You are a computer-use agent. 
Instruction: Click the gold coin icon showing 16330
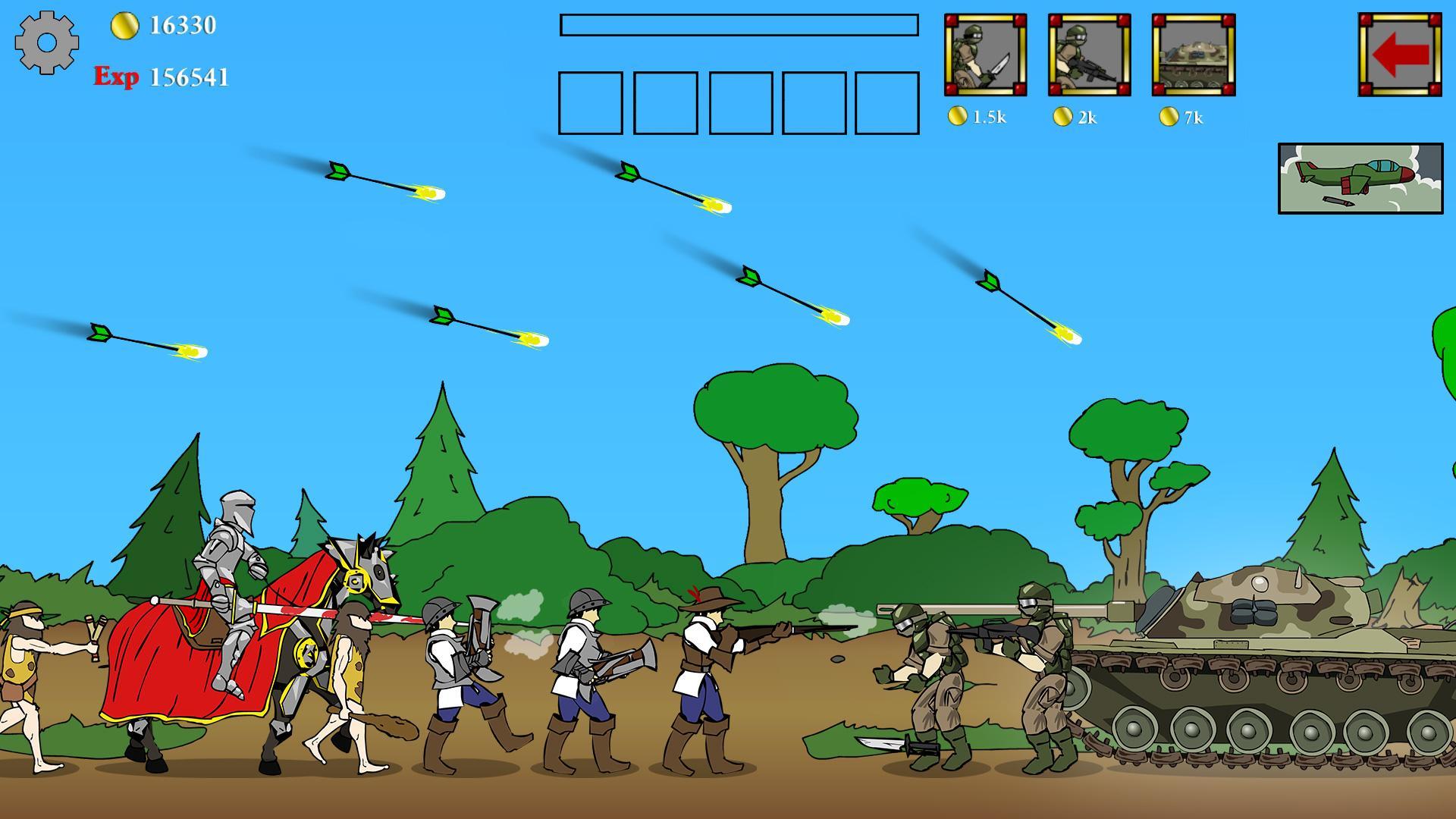pos(126,26)
